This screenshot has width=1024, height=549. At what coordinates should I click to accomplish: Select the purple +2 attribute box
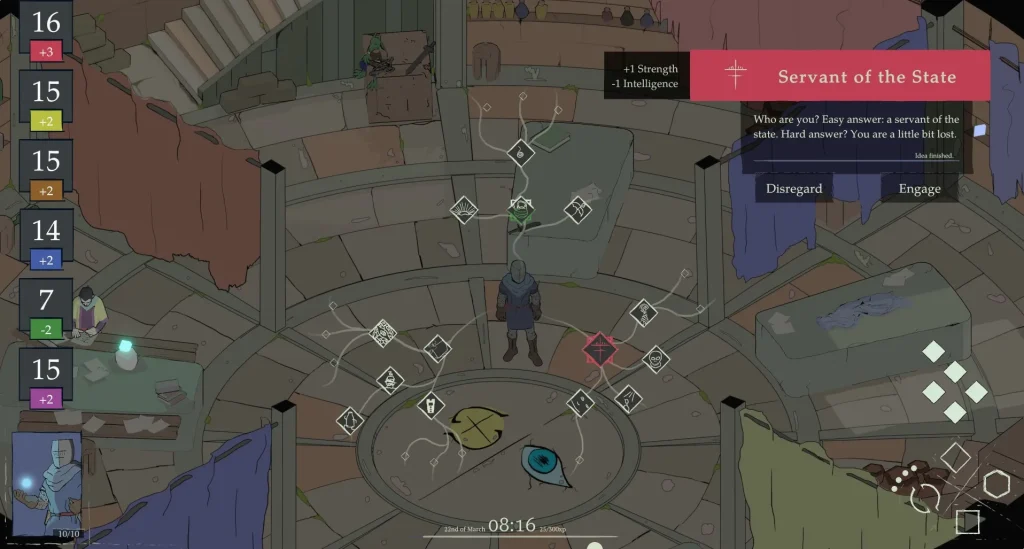click(46, 397)
